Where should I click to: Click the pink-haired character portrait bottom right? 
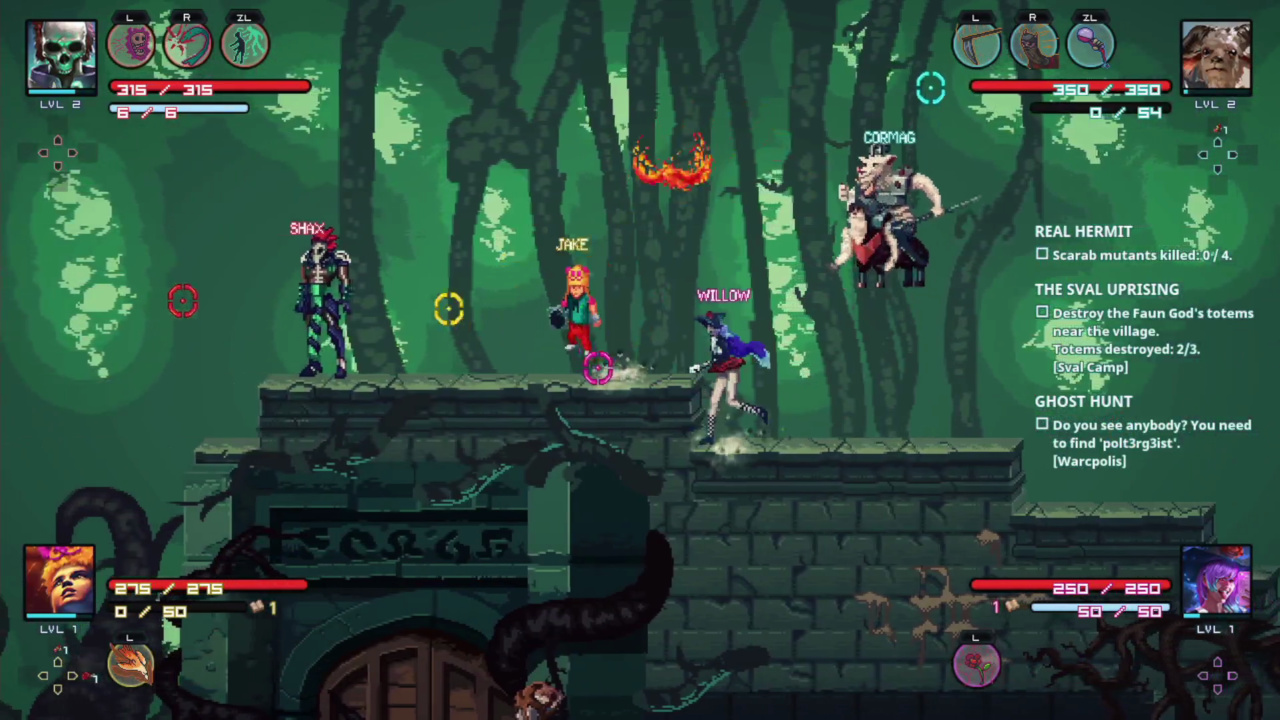click(x=1216, y=580)
